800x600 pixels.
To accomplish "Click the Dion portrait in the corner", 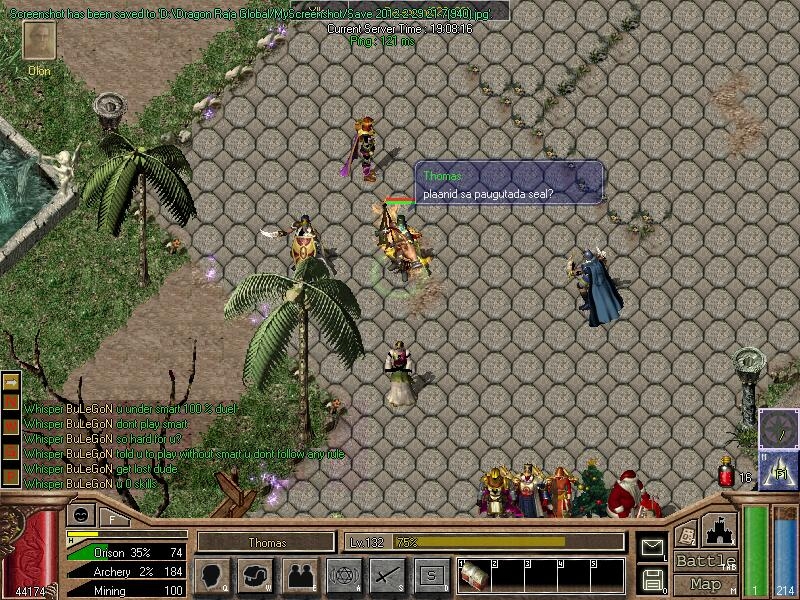I will tap(40, 42).
